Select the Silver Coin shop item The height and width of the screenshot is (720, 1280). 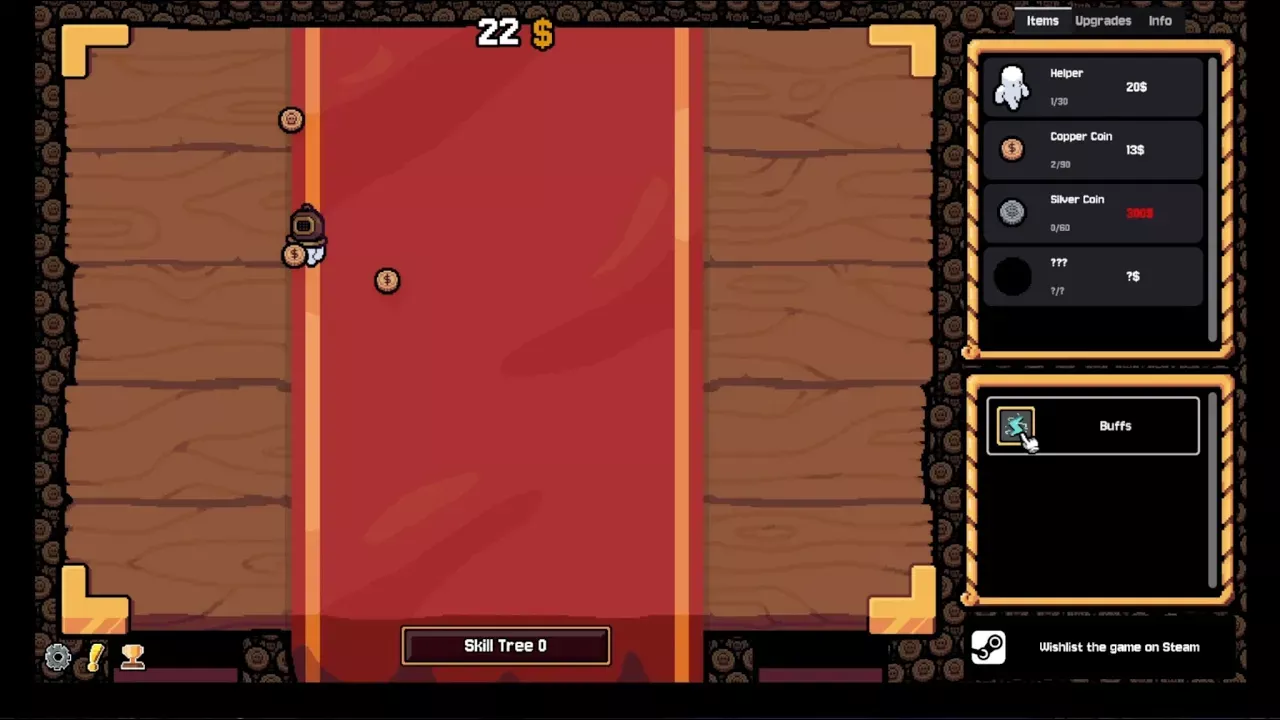pyautogui.click(x=1093, y=213)
